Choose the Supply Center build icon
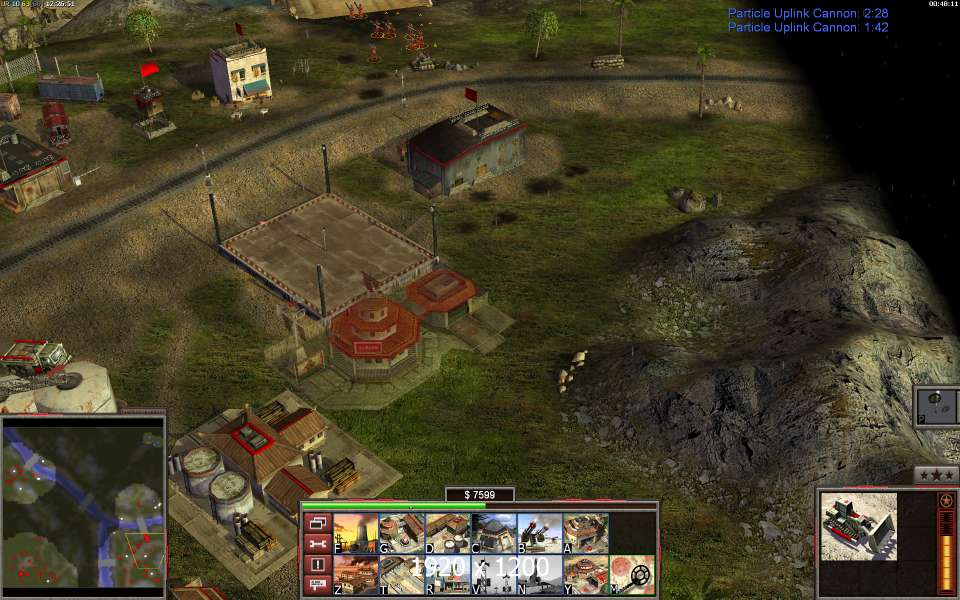The width and height of the screenshot is (960, 600). [446, 533]
